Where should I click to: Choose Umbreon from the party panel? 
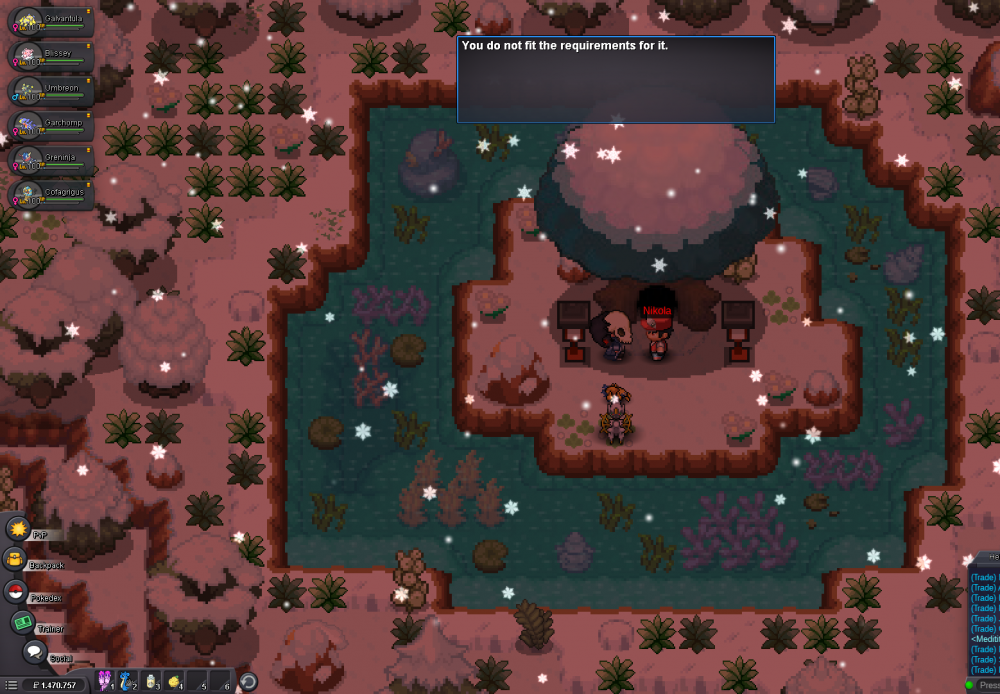(x=51, y=92)
